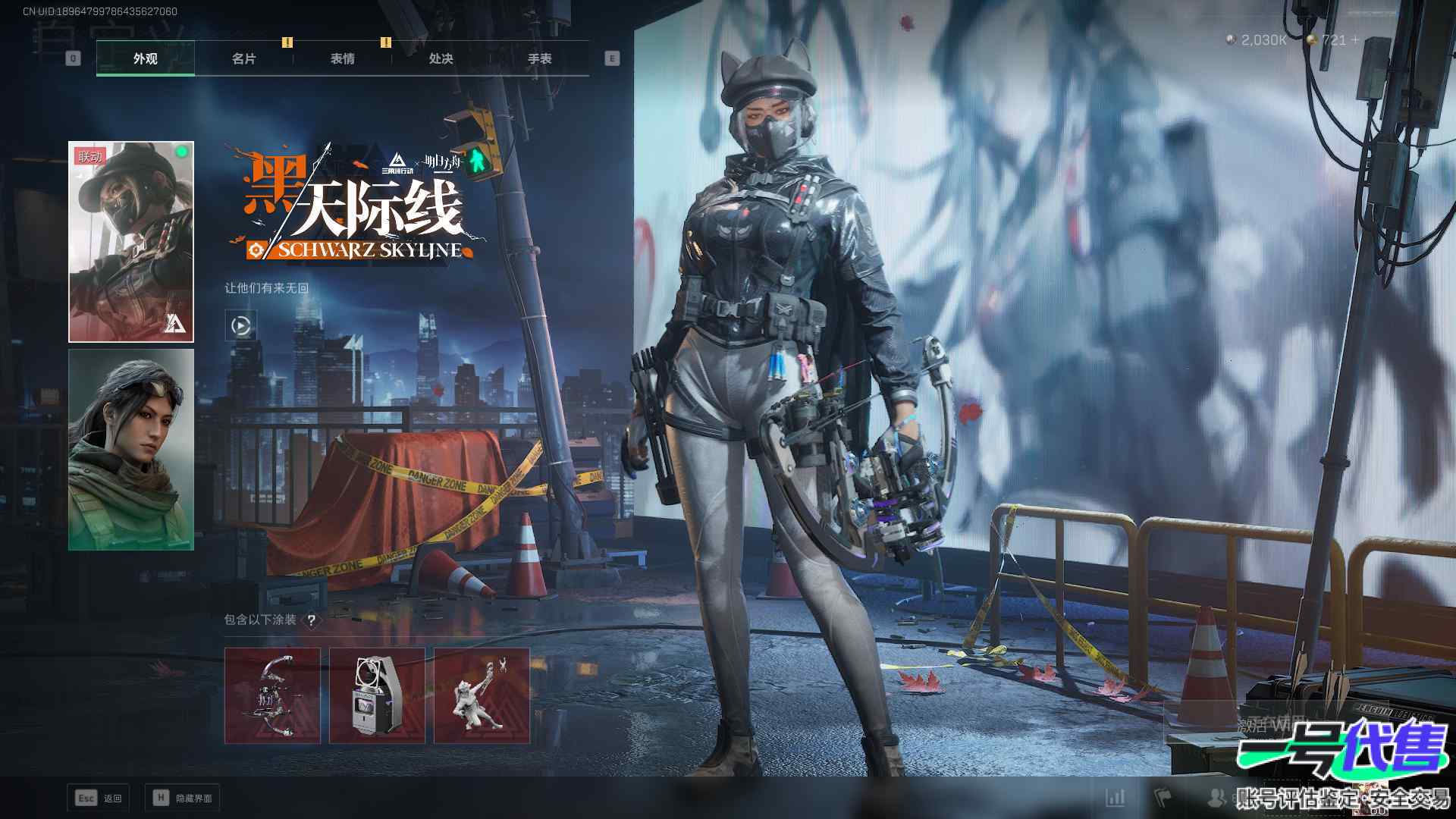Select the 表情 emote tab
The image size is (1456, 819).
(x=342, y=58)
